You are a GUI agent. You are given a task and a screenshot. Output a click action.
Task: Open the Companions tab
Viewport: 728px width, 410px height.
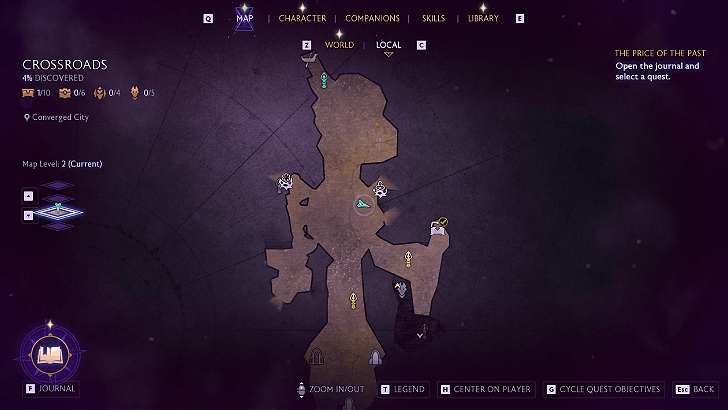(372, 18)
